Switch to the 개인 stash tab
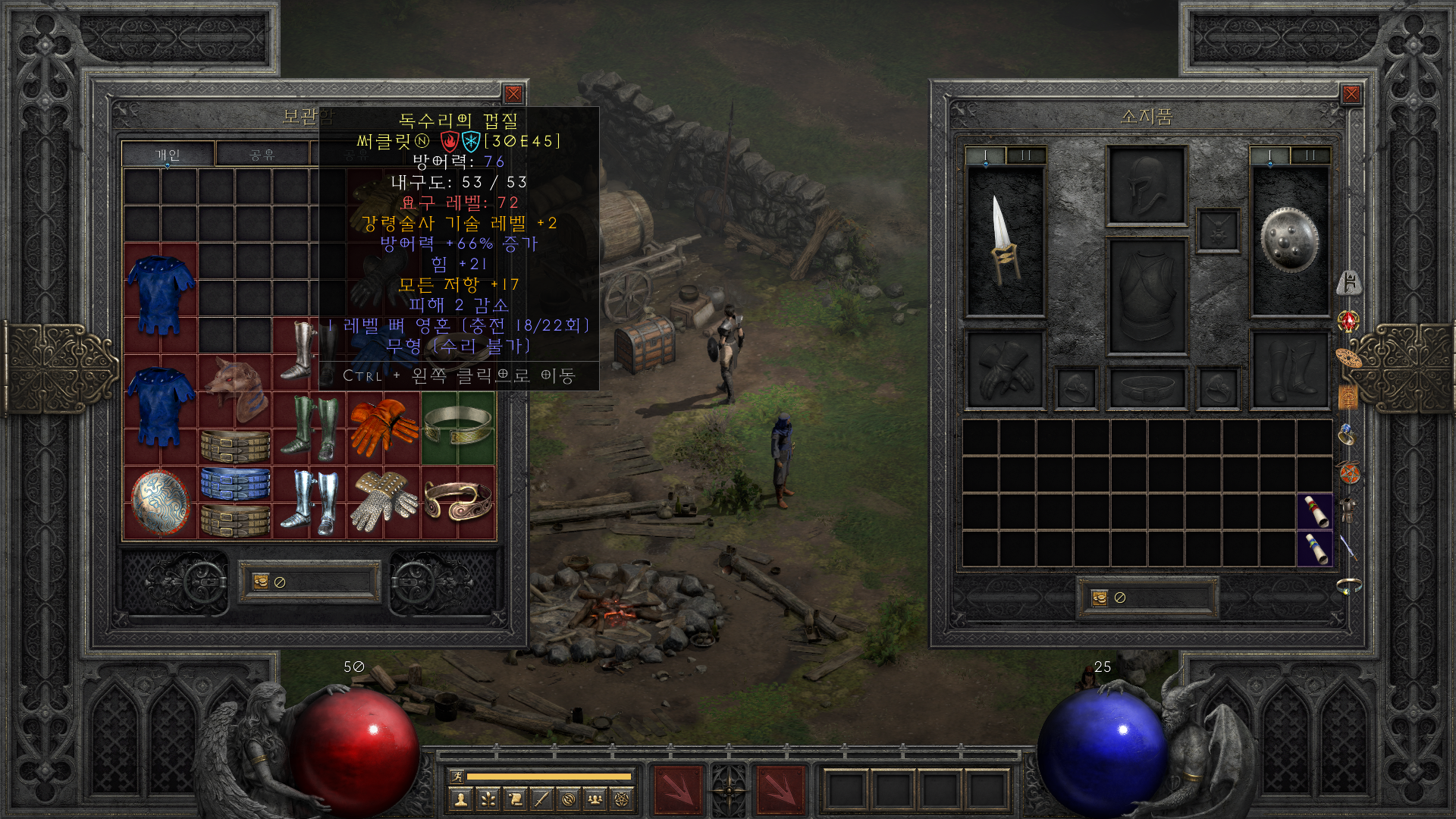Screen dimensions: 1456x819 (168, 155)
